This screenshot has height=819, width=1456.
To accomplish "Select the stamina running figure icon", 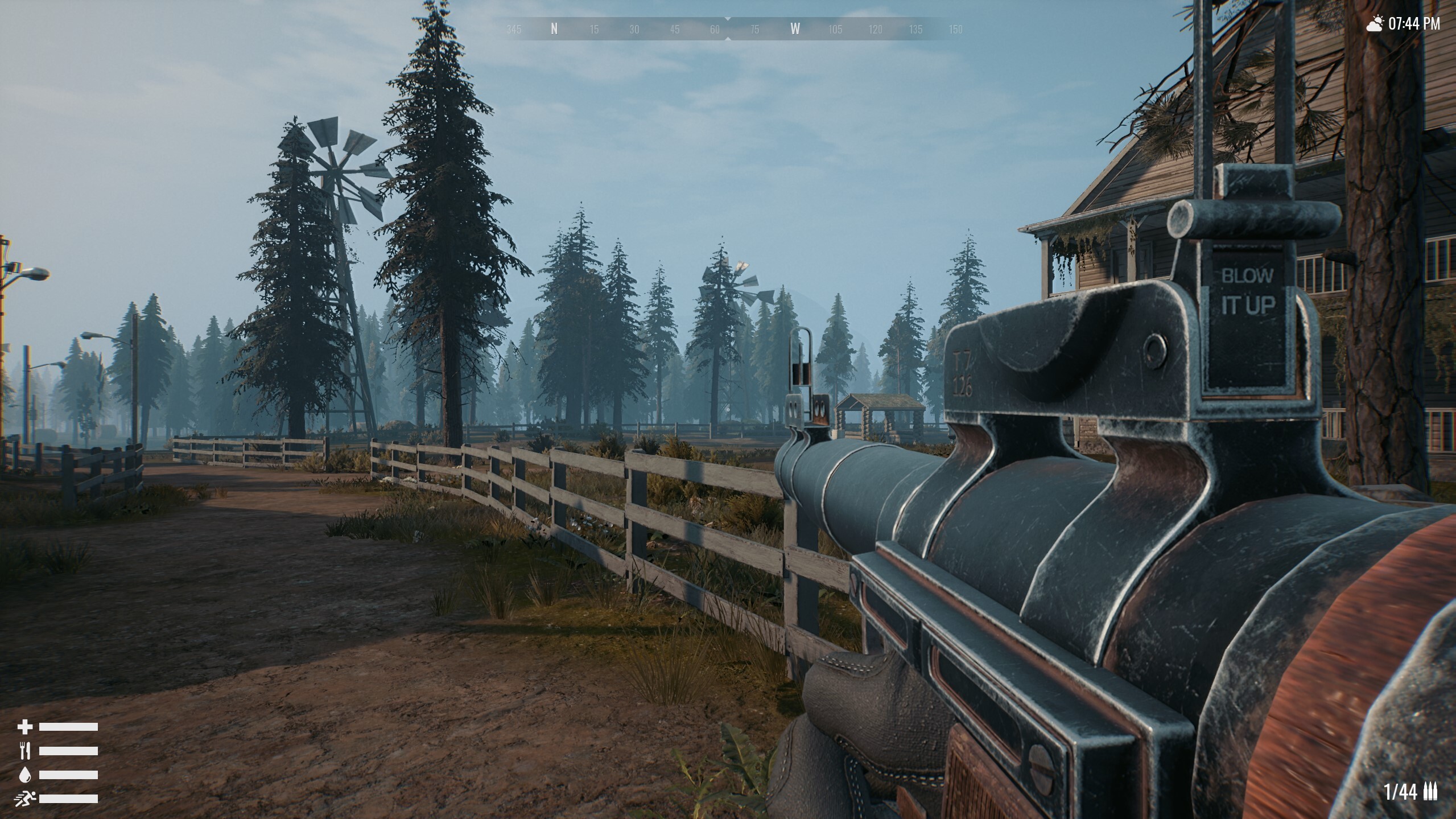I will (26, 799).
